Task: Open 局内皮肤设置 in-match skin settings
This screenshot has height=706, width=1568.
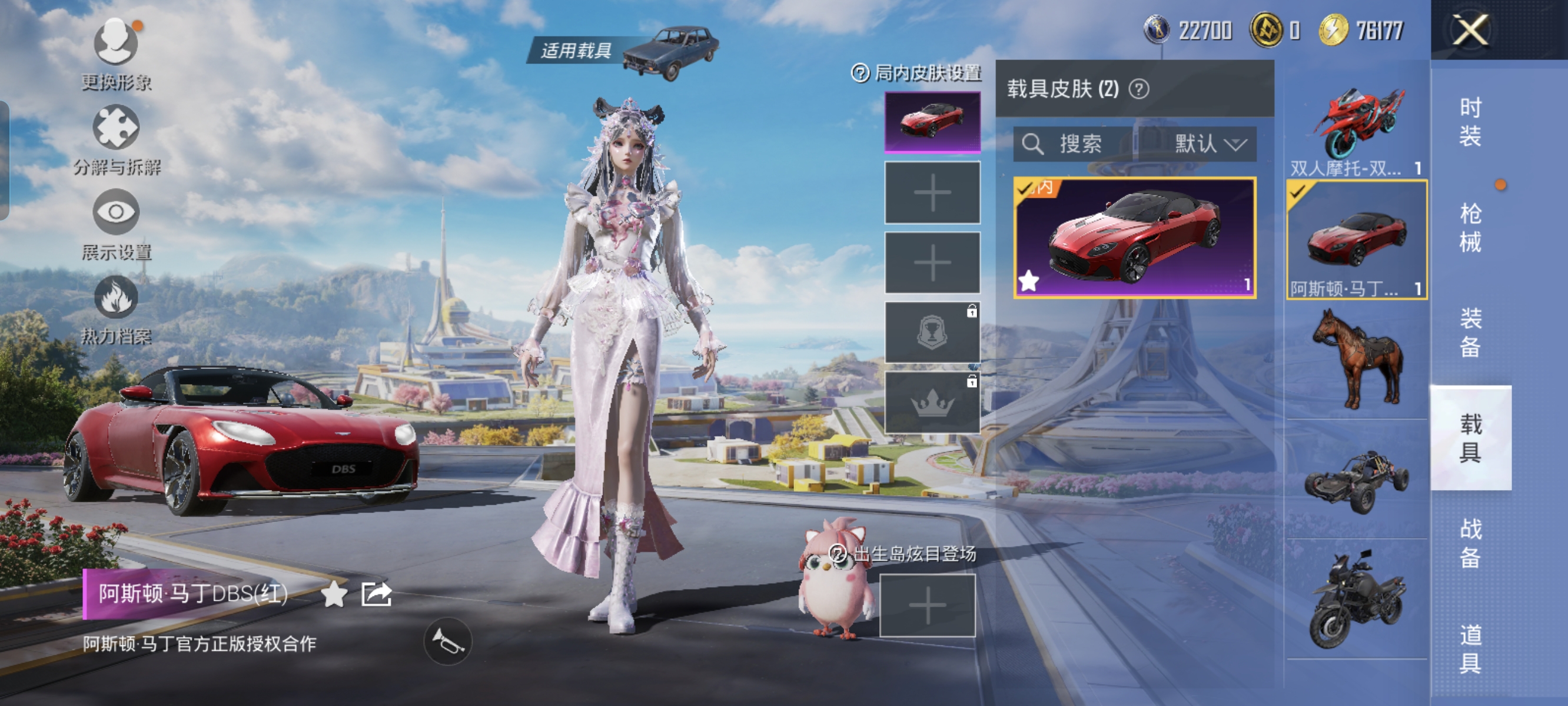Action: click(x=917, y=74)
